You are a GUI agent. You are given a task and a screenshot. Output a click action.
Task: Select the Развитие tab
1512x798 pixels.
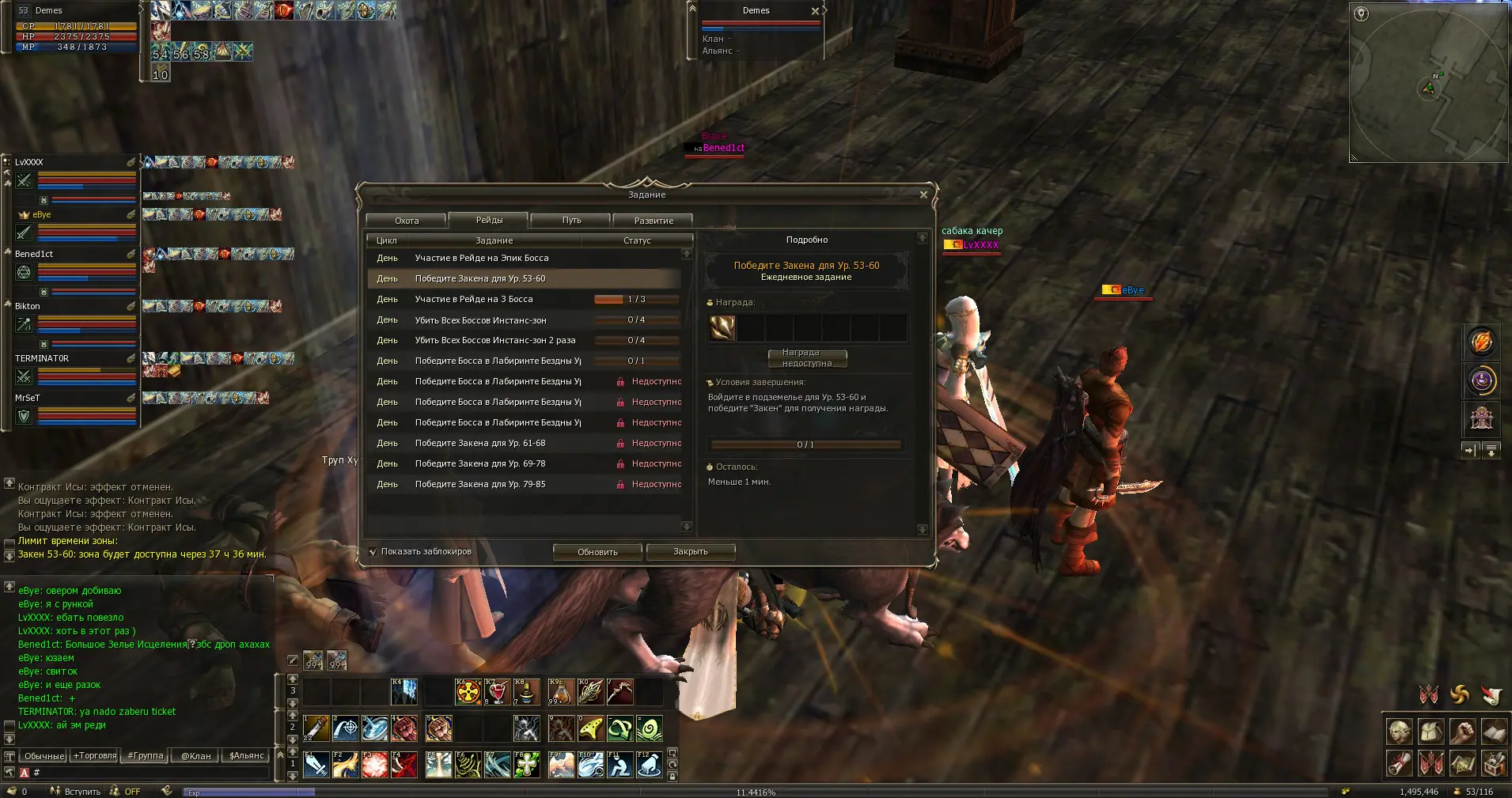[x=654, y=221]
